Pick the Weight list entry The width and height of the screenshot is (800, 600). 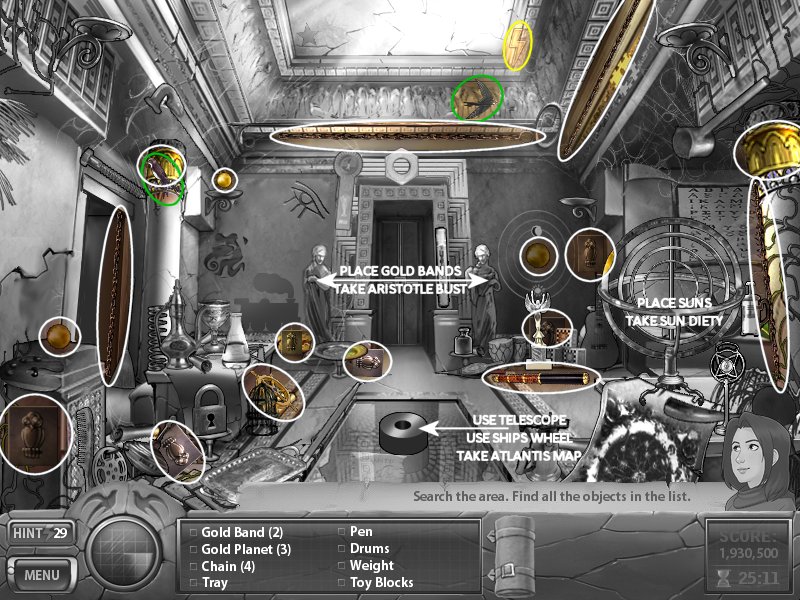371,566
